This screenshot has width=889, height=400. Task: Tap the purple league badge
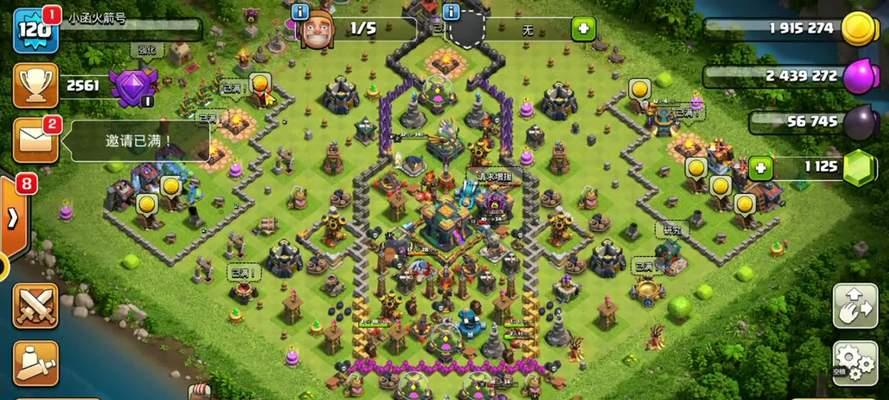[132, 86]
